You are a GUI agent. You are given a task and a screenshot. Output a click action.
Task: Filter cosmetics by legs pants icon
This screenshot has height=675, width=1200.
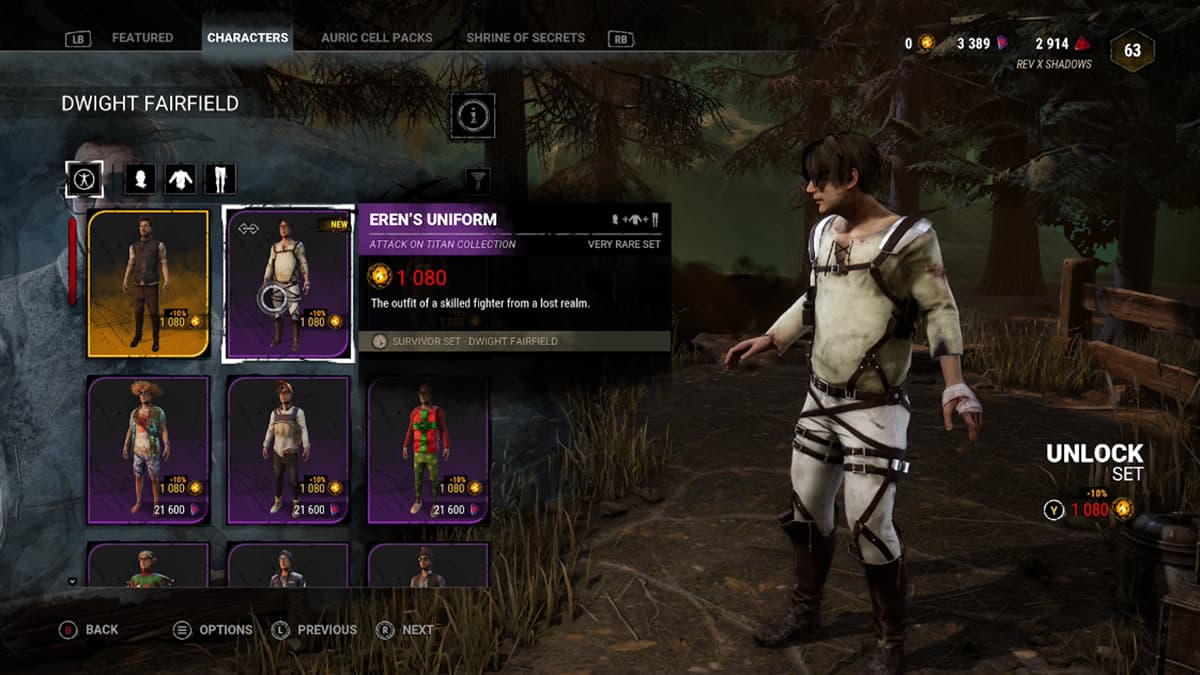[220, 180]
